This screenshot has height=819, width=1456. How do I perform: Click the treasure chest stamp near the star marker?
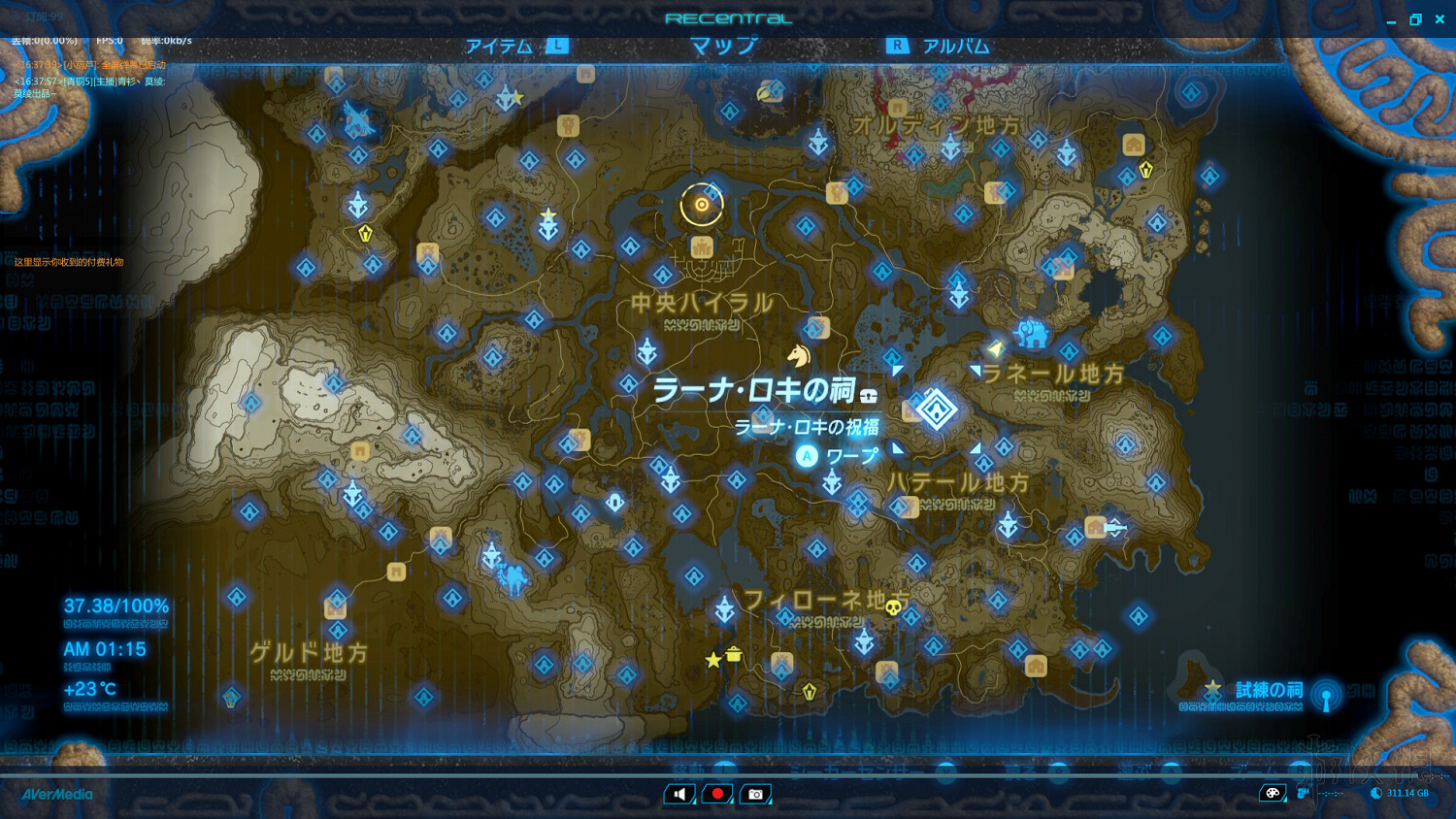pyautogui.click(x=734, y=655)
